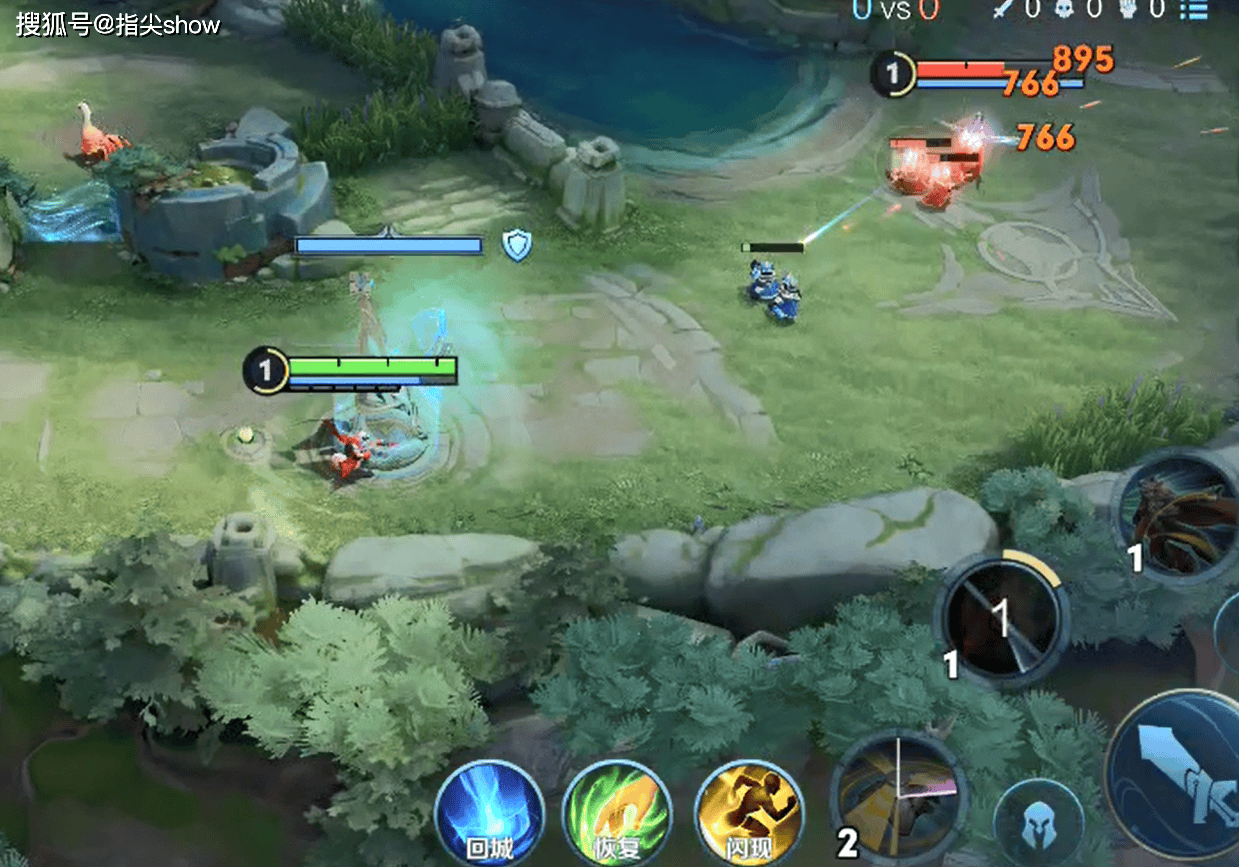Trigger the level 2 skill icon
This screenshot has height=867, width=1239.
[898, 797]
